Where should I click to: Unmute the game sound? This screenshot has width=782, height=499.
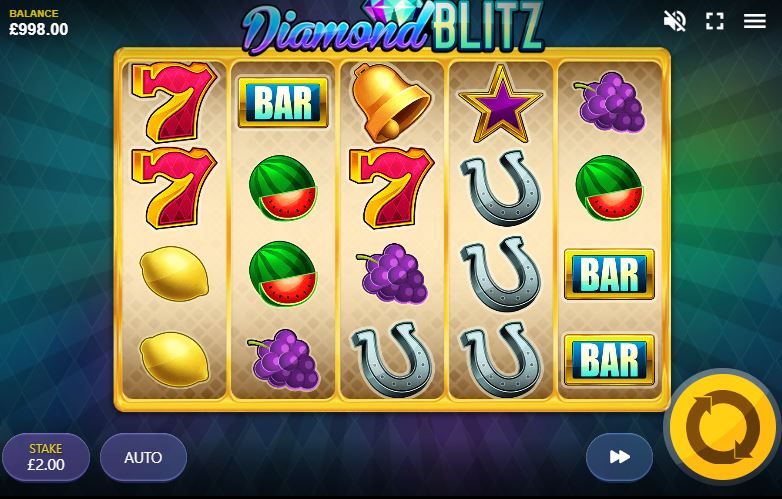click(675, 21)
